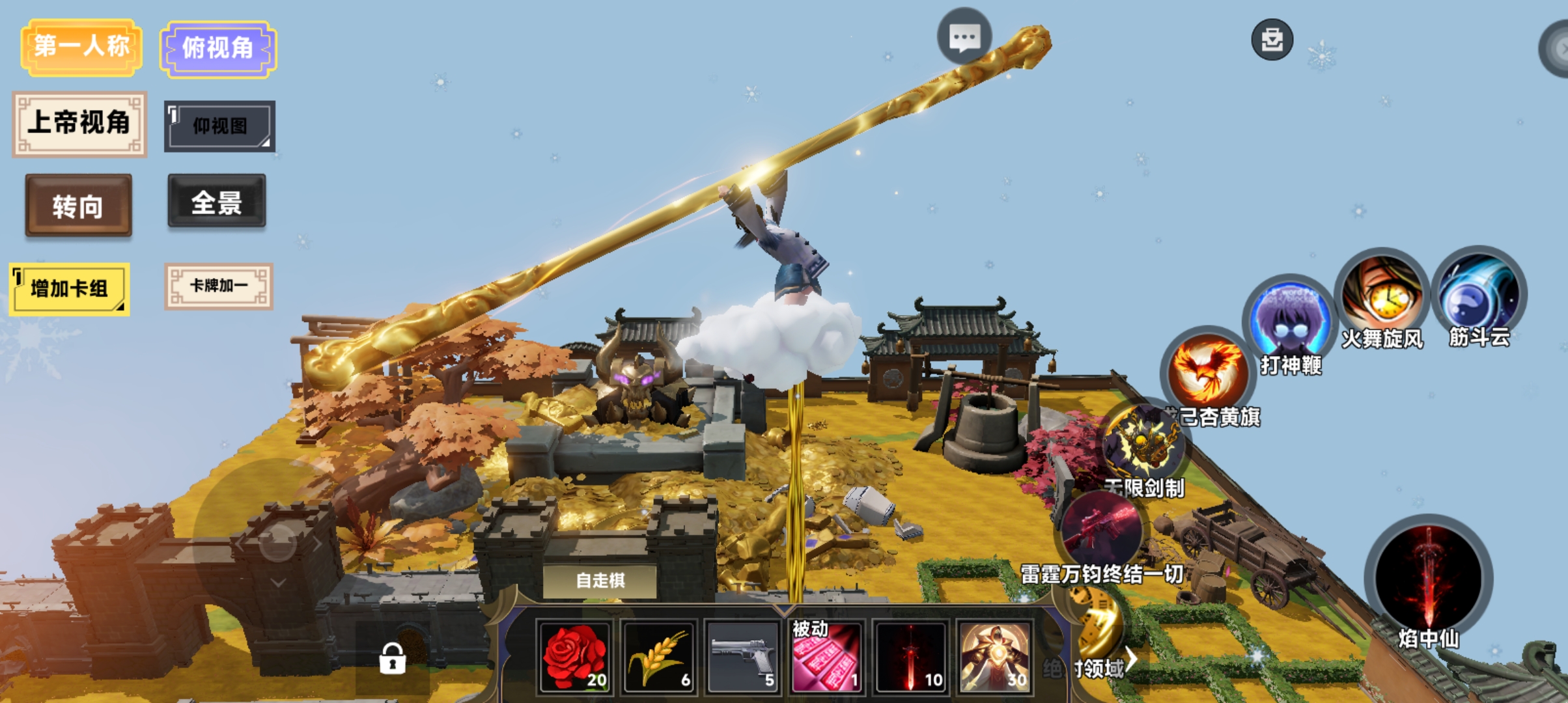This screenshot has width=1568, height=703.
Task: Switch to 第一人称 first-person view
Action: (x=81, y=47)
